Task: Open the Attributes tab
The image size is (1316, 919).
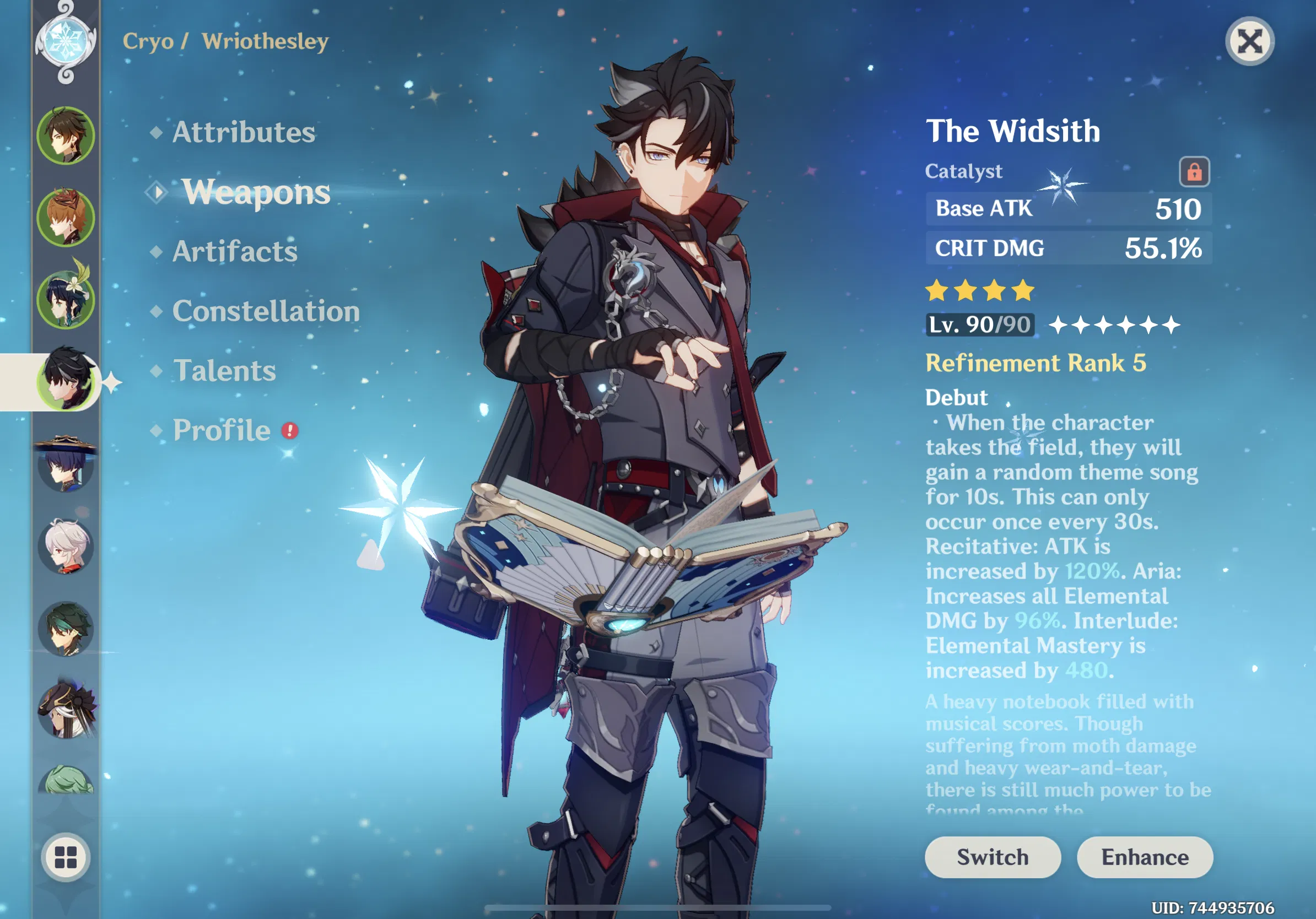Action: point(243,133)
